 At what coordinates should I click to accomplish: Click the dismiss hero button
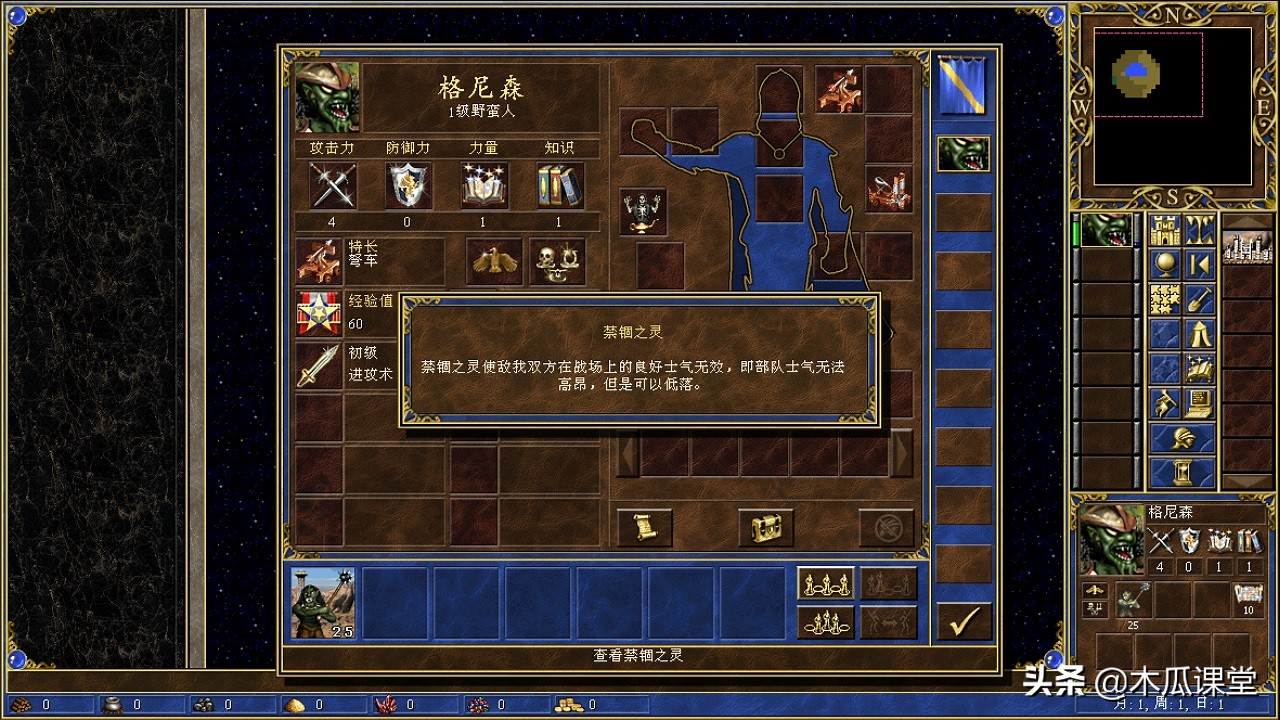click(x=887, y=528)
